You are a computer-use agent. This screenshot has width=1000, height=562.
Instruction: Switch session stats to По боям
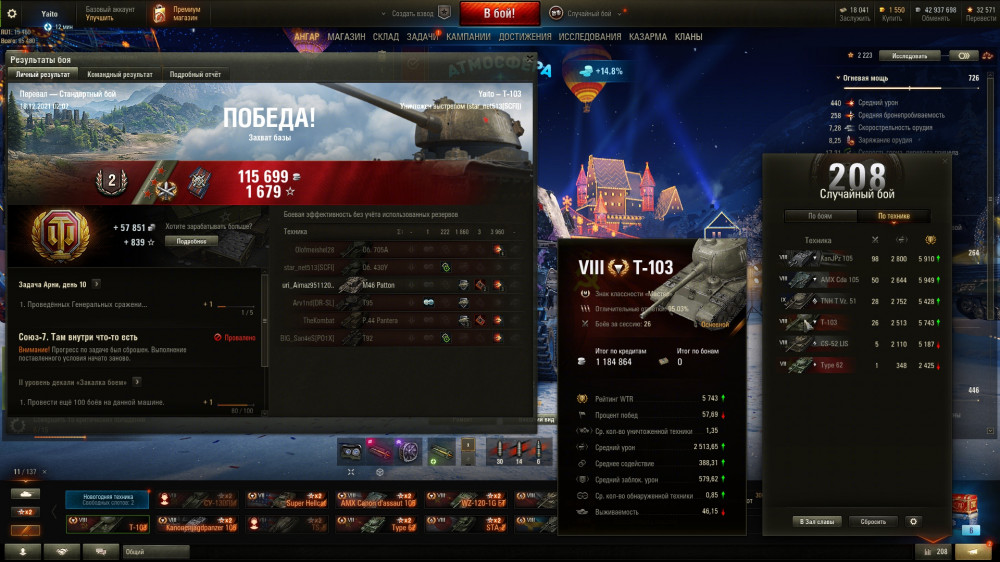pyautogui.click(x=819, y=216)
